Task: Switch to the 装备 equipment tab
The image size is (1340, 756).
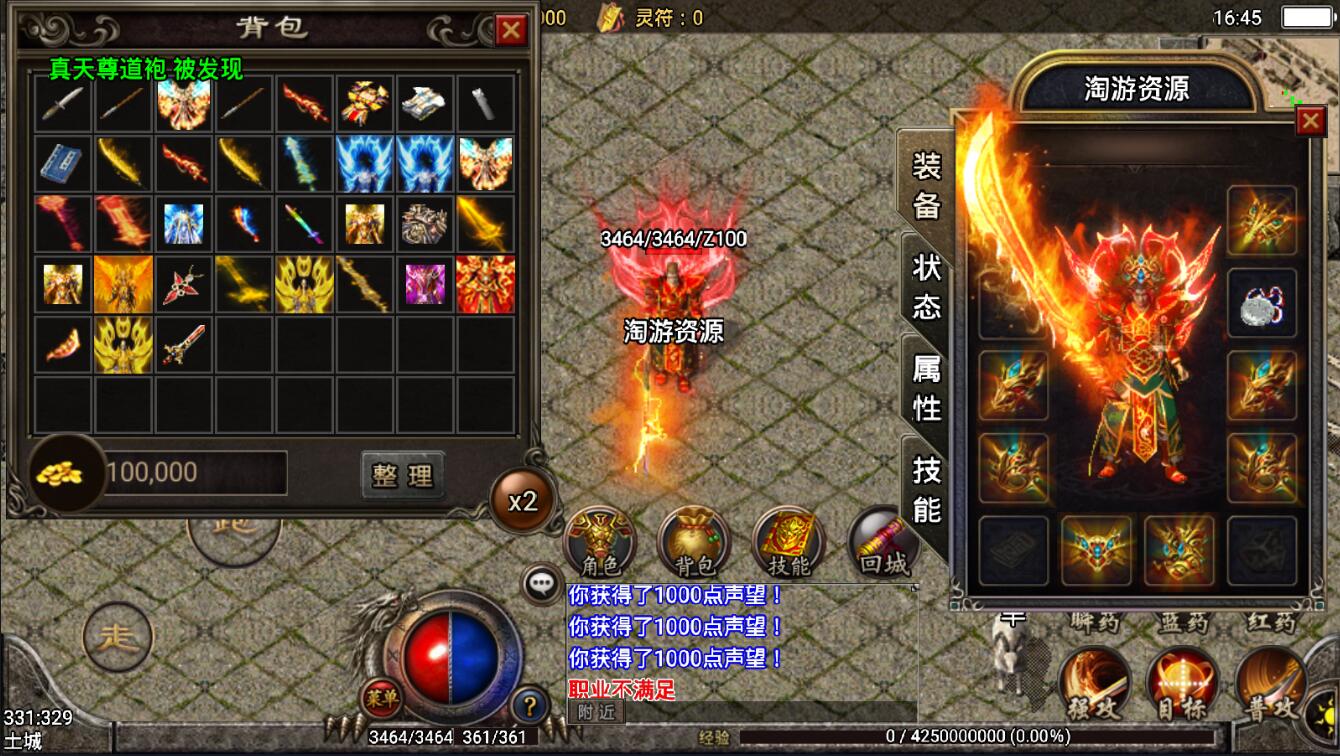Action: [926, 184]
